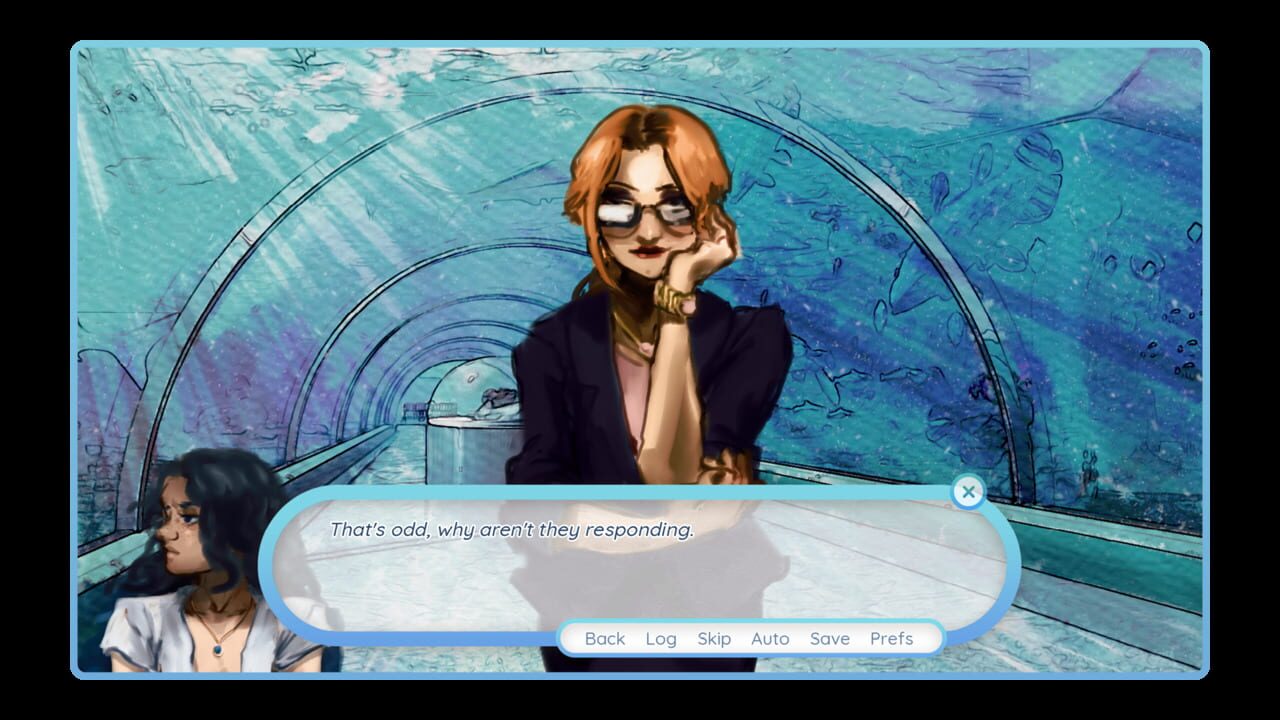The height and width of the screenshot is (720, 1280).
Task: Disable Auto advance by clicking Auto again
Action: (x=769, y=638)
